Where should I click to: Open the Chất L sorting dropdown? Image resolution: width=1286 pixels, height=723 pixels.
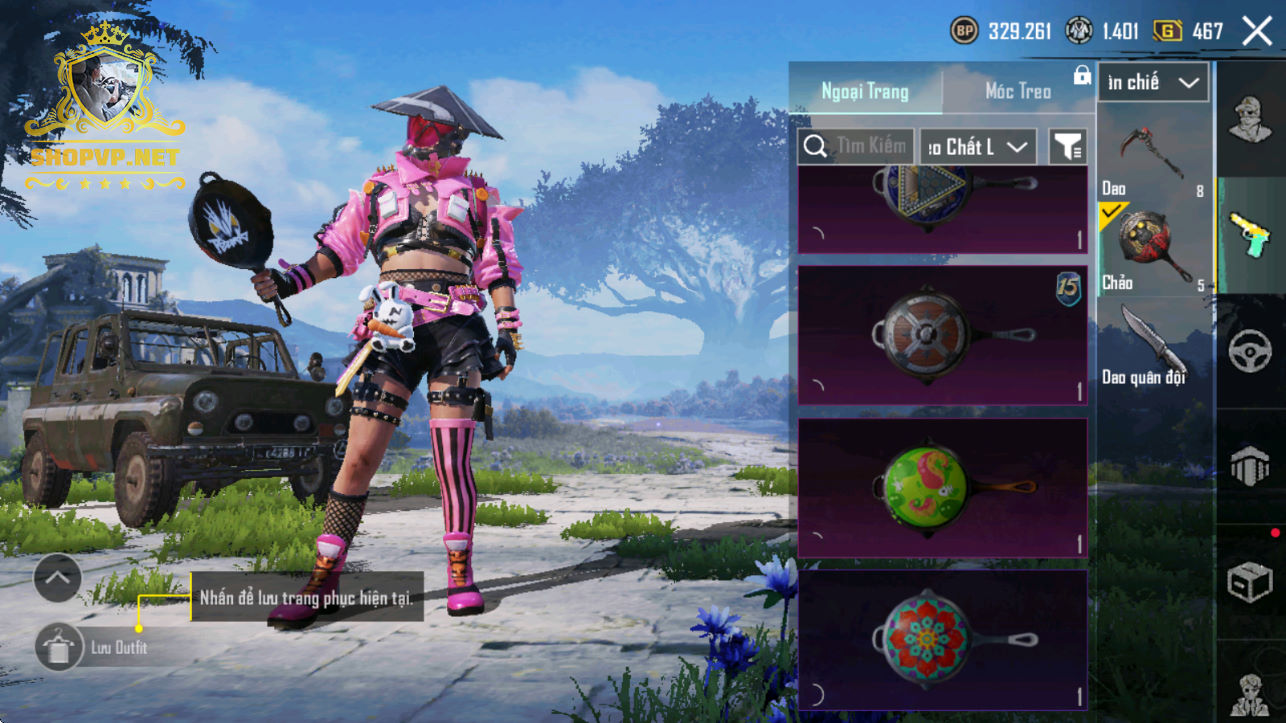[977, 147]
